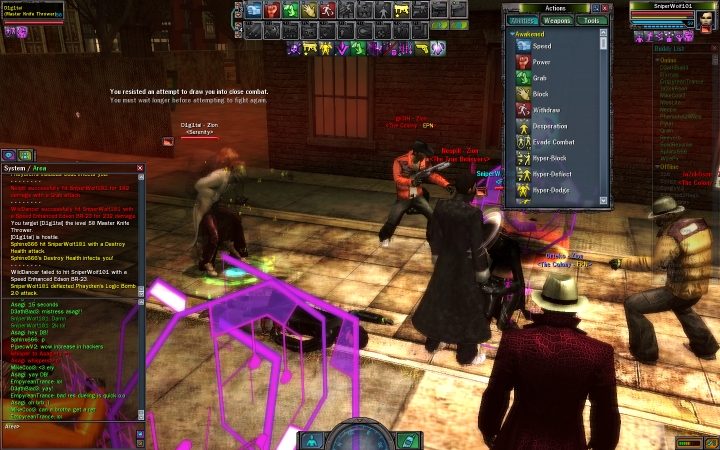
Task: Close the Actions window
Action: coord(604,8)
